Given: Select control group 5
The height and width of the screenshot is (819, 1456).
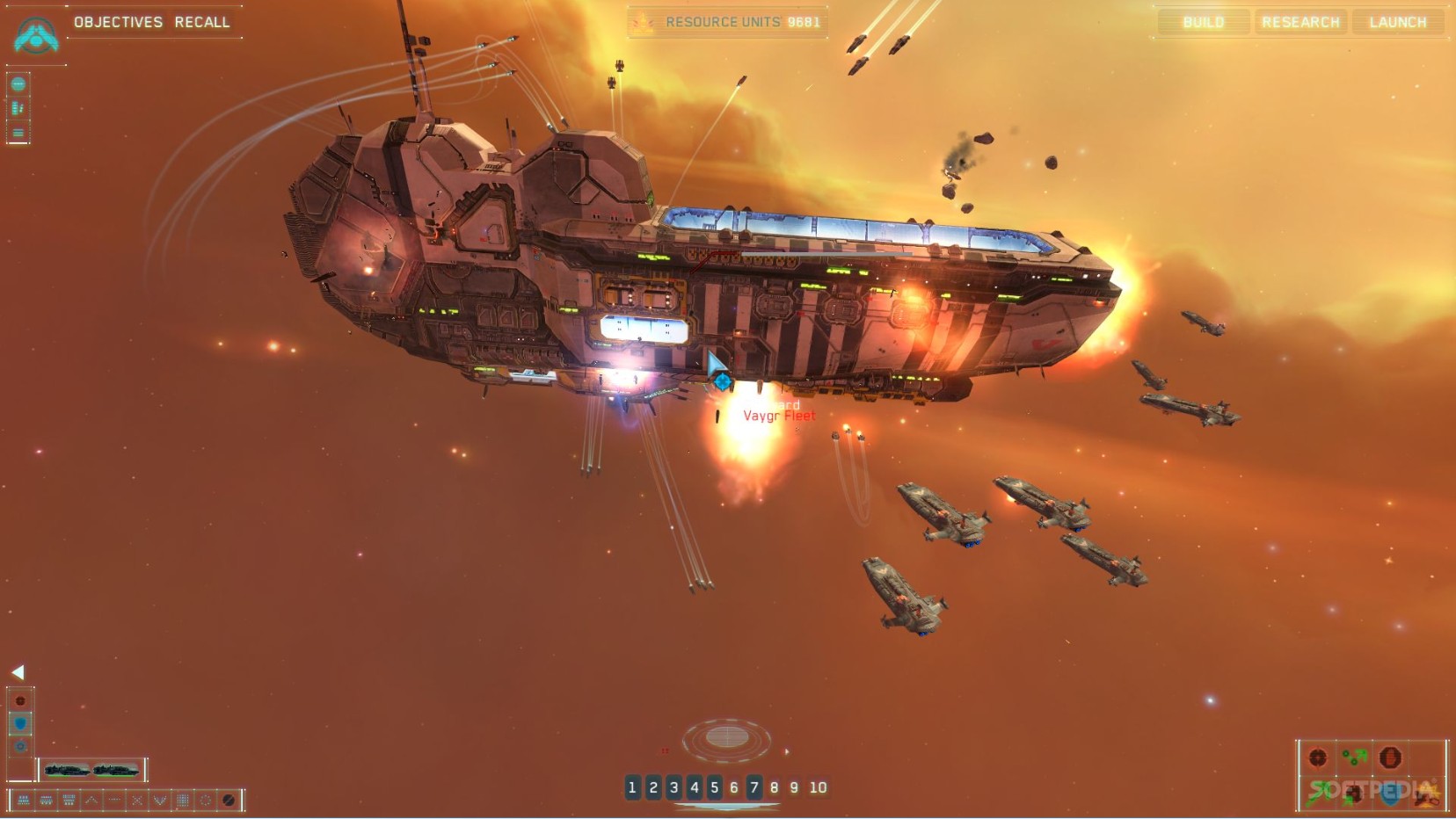Looking at the screenshot, I should (714, 787).
